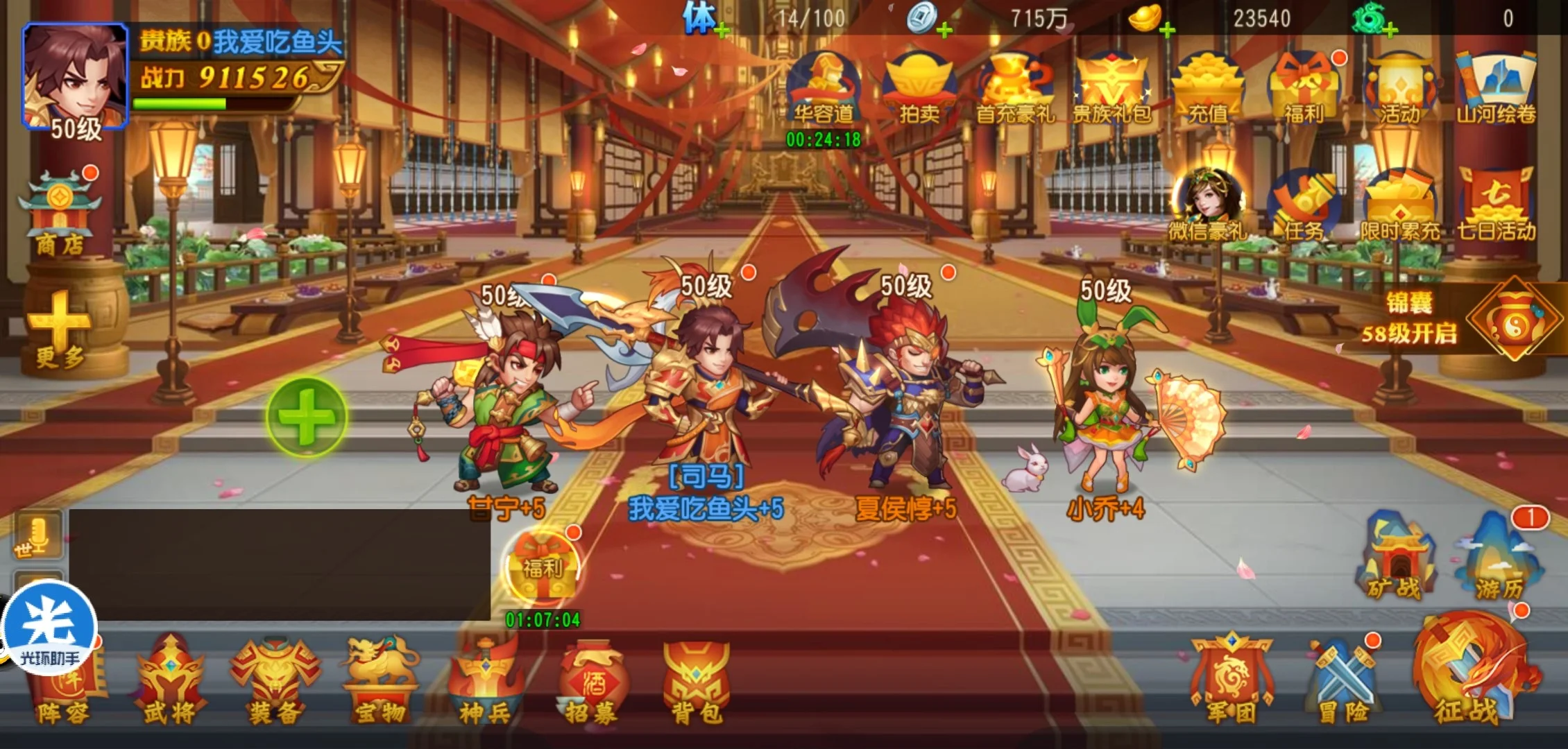Viewport: 1568px width, 749px height.
Task: Open the 七日活动 seven-day event
Action: tap(1496, 206)
